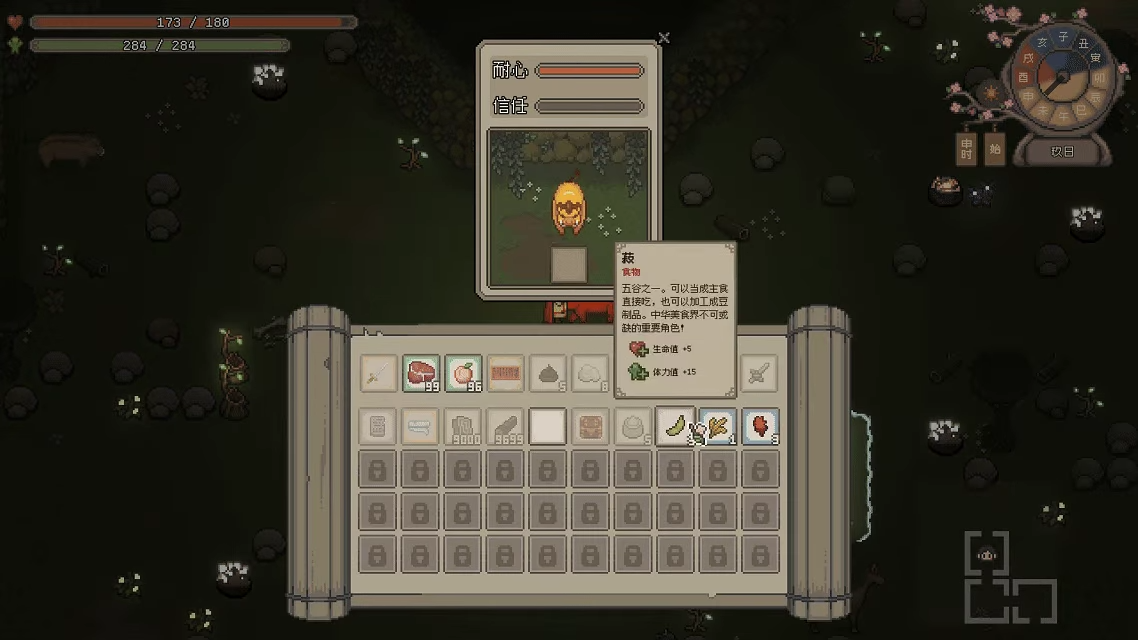Screen dimensions: 1138x640
Task: Select the steamed bun bowl item
Action: point(633,427)
